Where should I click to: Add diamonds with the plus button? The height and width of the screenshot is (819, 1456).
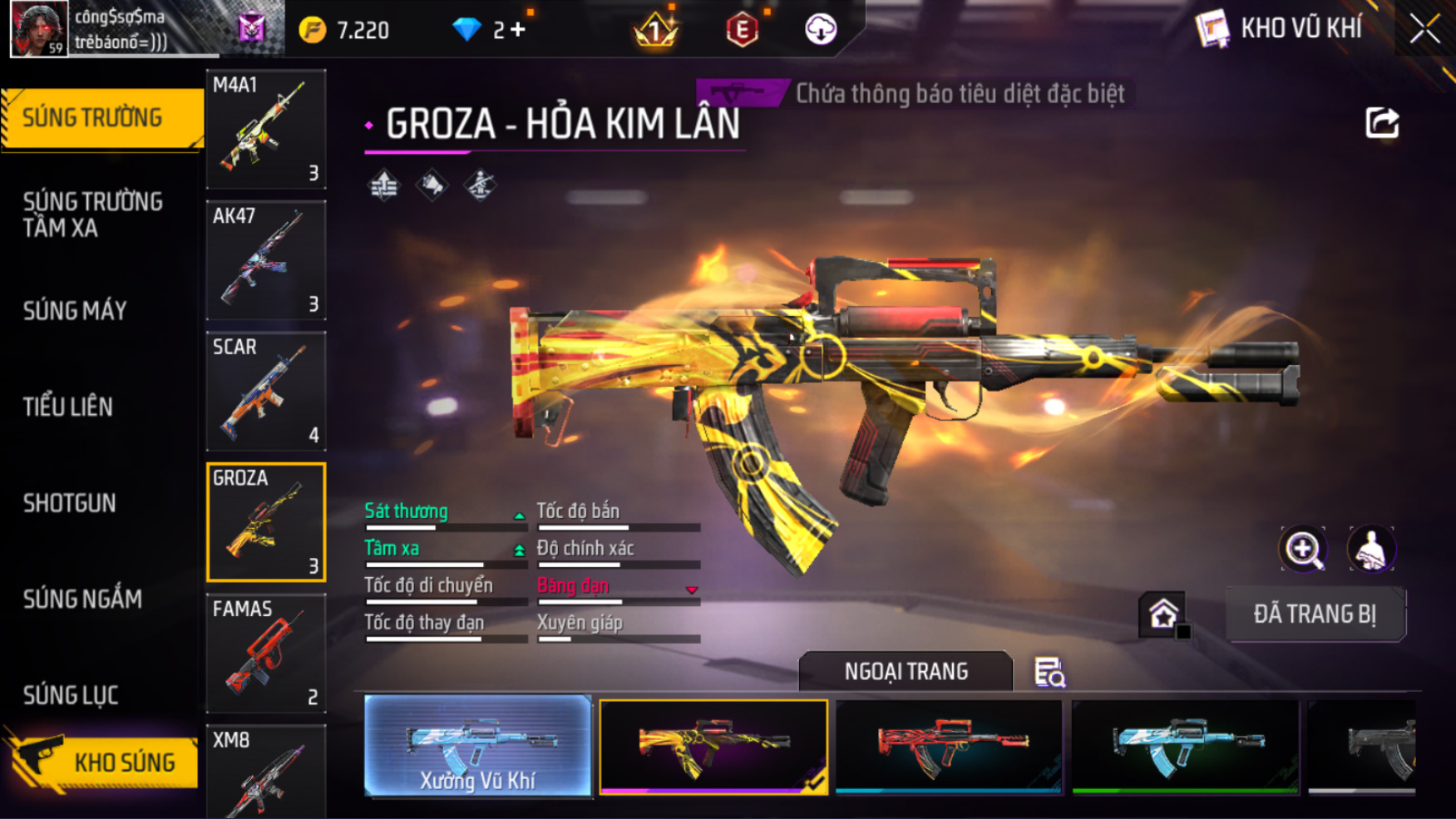pyautogui.click(x=519, y=30)
